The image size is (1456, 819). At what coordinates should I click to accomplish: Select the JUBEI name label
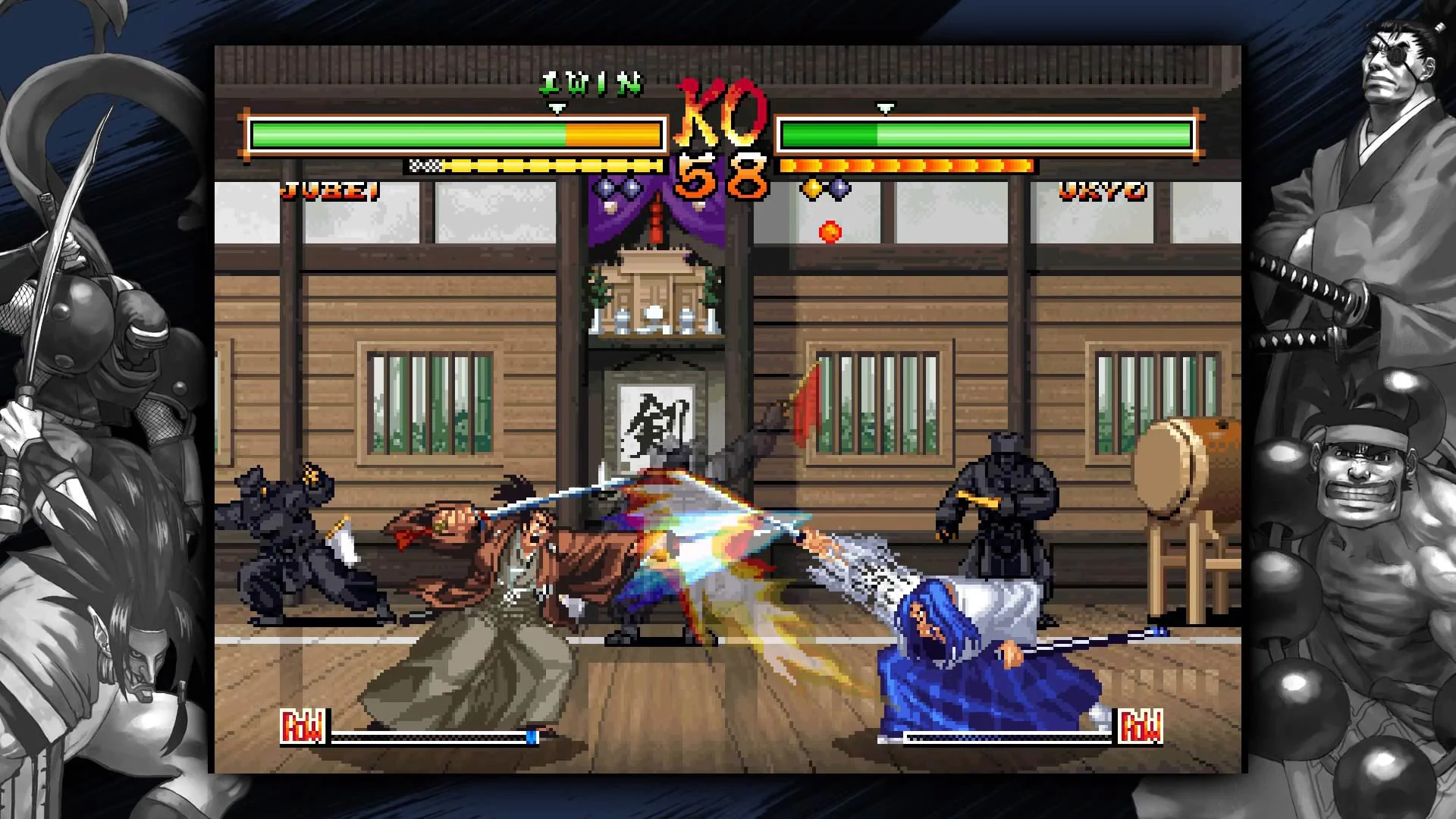[329, 190]
